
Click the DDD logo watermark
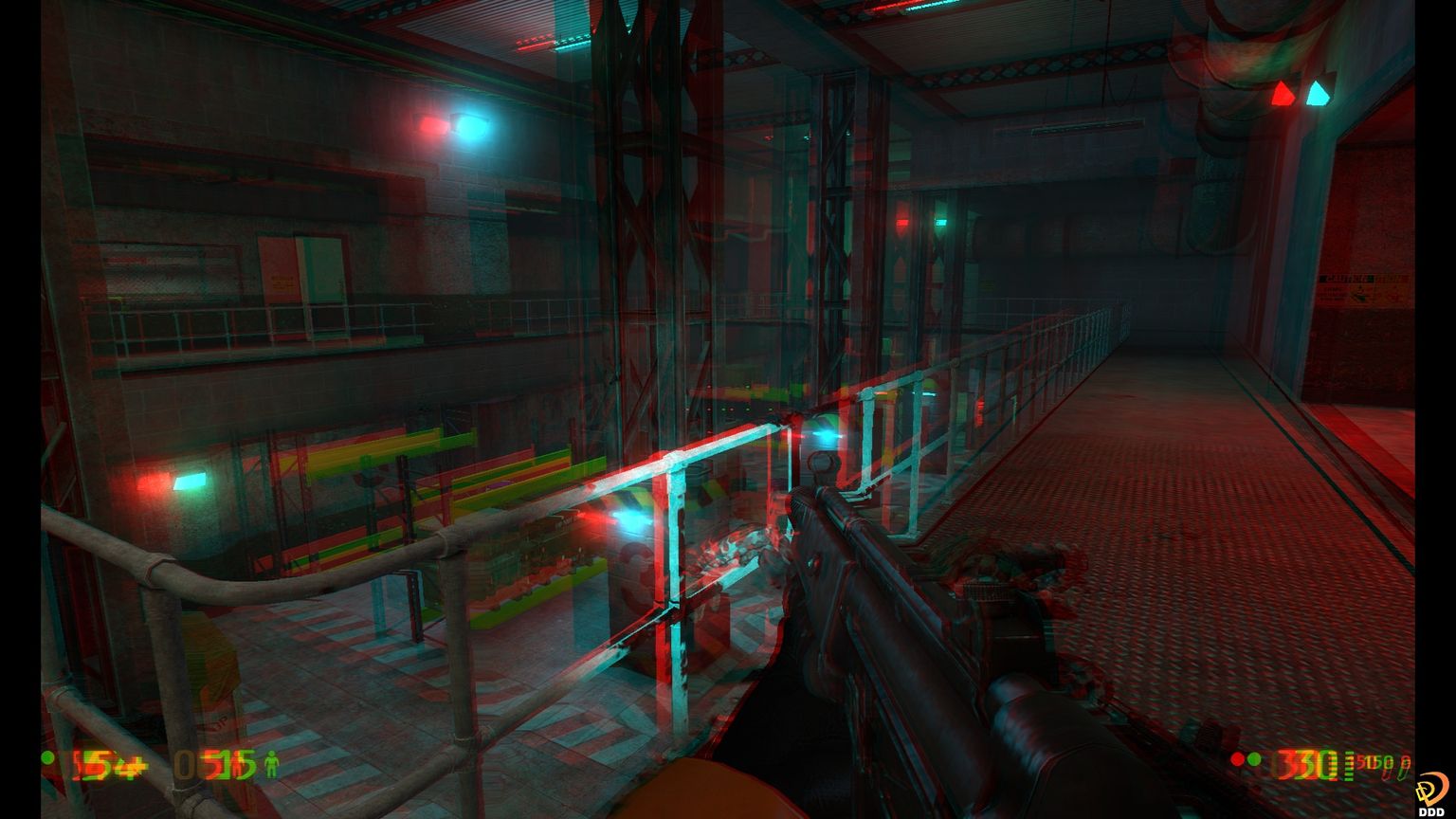pyautogui.click(x=1430, y=793)
